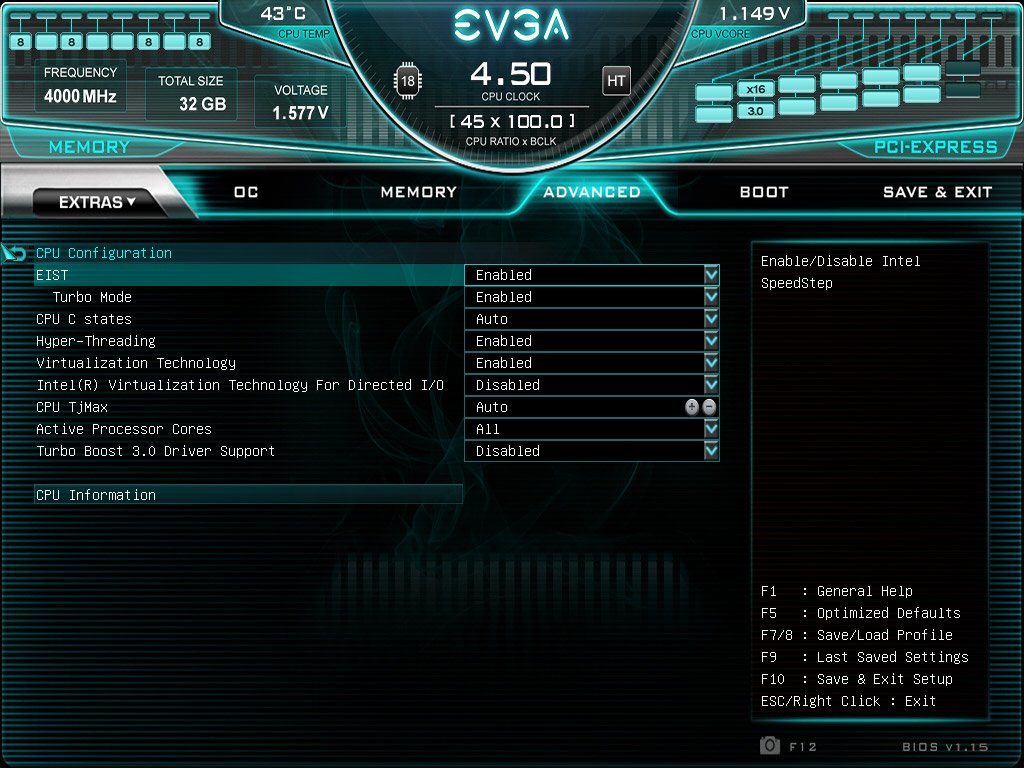Change the Turbo Mode dropdown value

coord(711,297)
